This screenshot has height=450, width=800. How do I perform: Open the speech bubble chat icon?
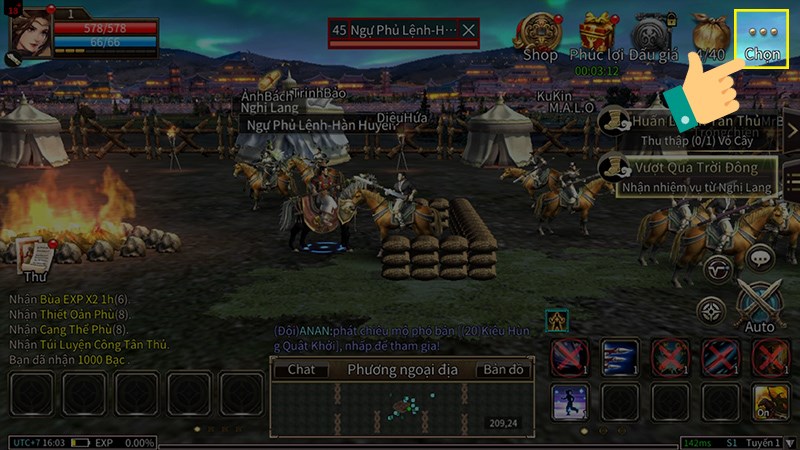pos(762,258)
